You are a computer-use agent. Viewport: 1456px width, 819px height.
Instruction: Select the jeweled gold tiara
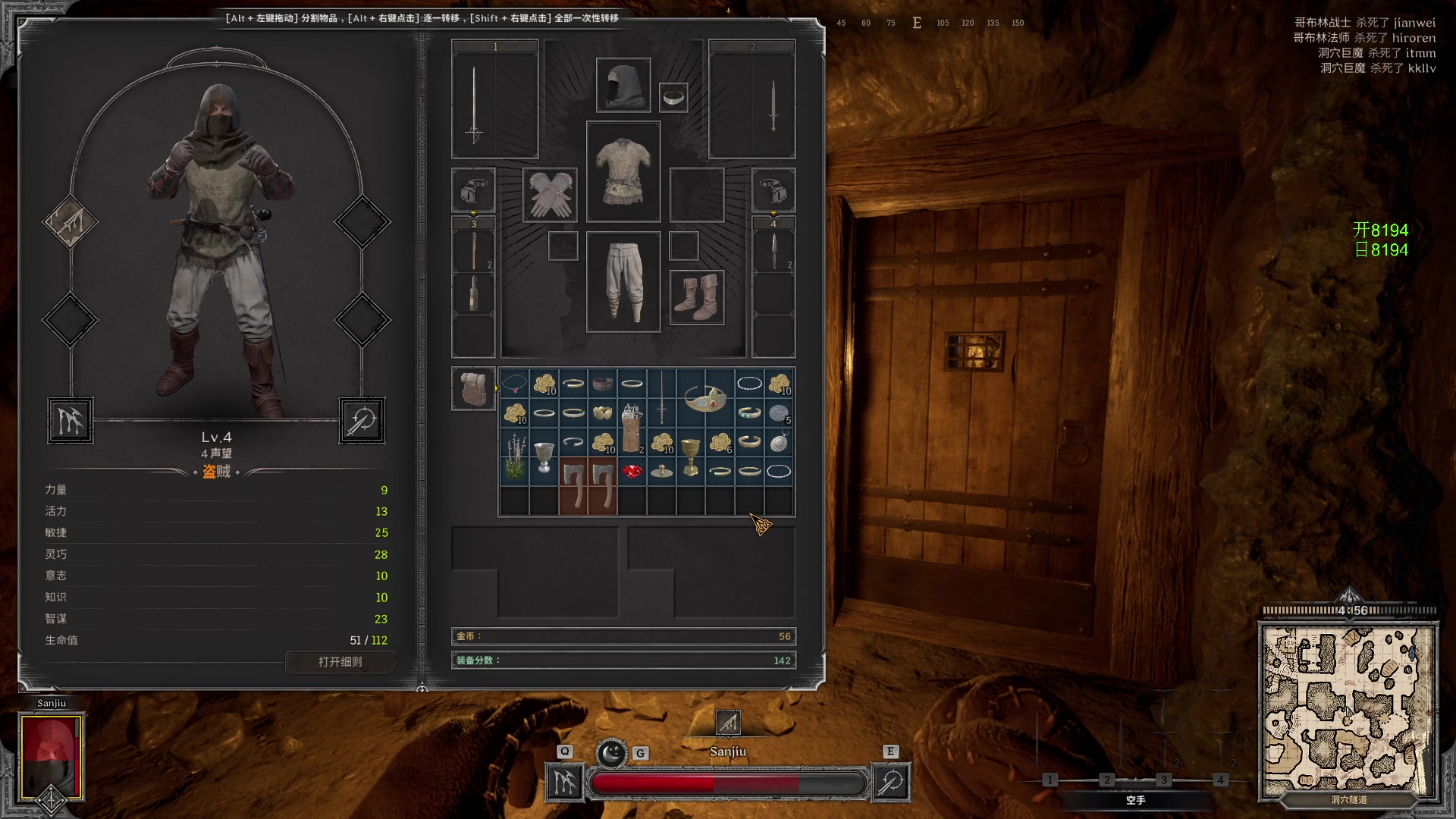(x=705, y=398)
